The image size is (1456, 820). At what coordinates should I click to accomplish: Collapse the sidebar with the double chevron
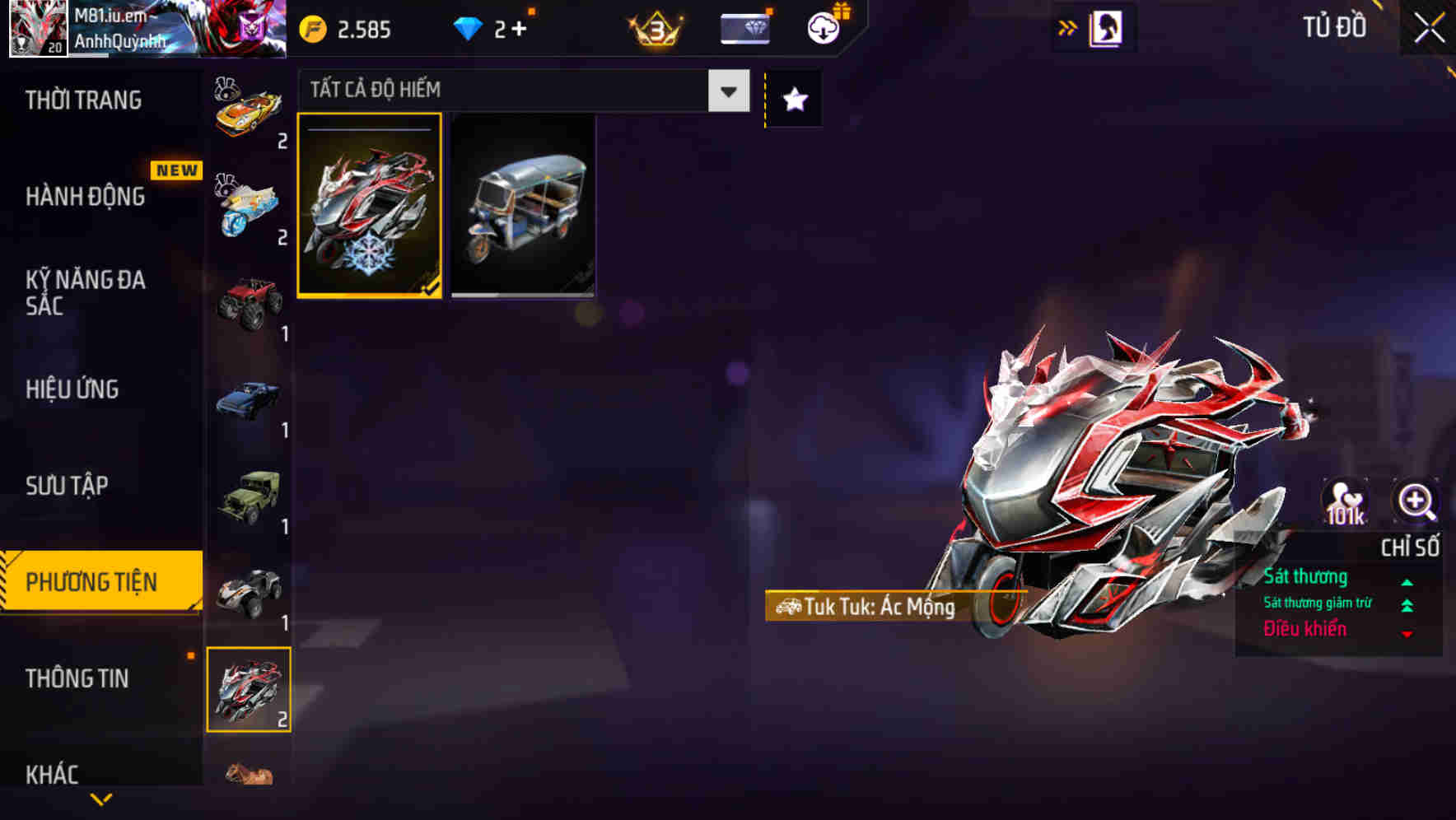(1066, 26)
